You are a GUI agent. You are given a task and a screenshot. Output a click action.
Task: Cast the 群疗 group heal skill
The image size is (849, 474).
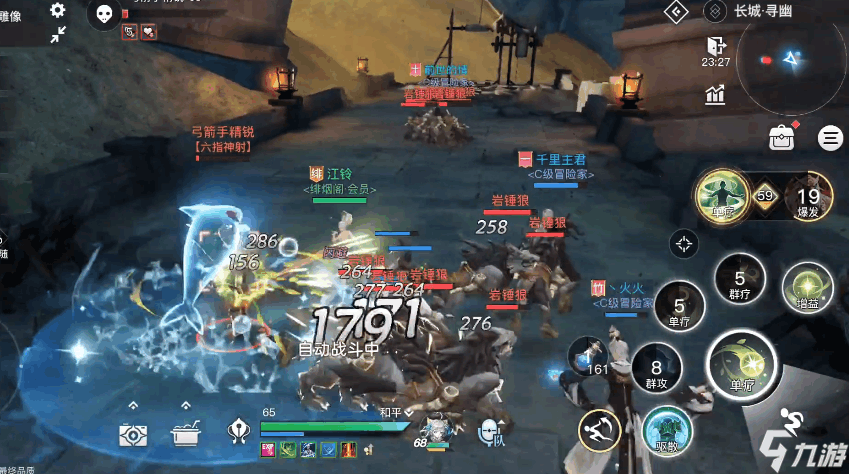[739, 283]
